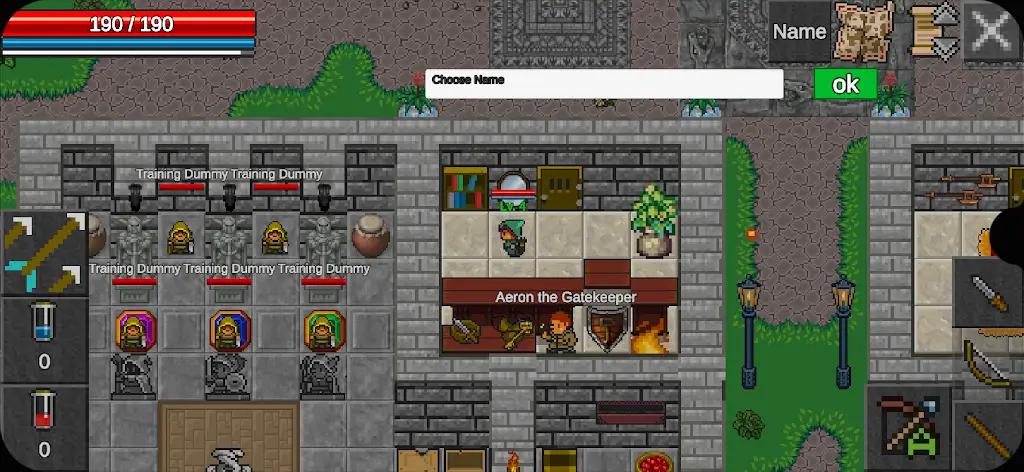Open the parchment world map
This screenshot has height=472, width=1024.
click(x=865, y=32)
